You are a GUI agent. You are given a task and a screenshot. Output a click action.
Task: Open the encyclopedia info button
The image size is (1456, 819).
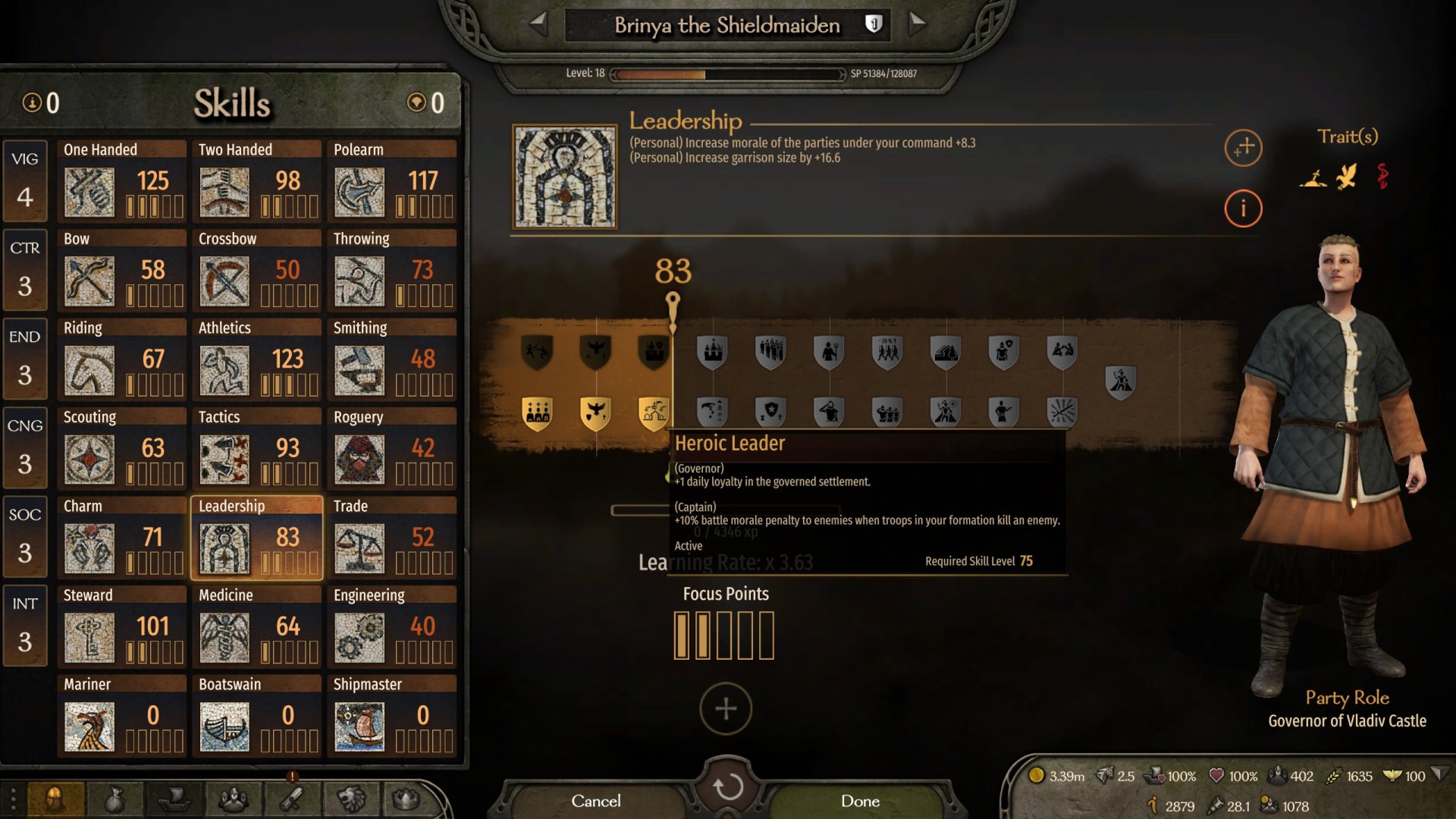click(x=1243, y=208)
